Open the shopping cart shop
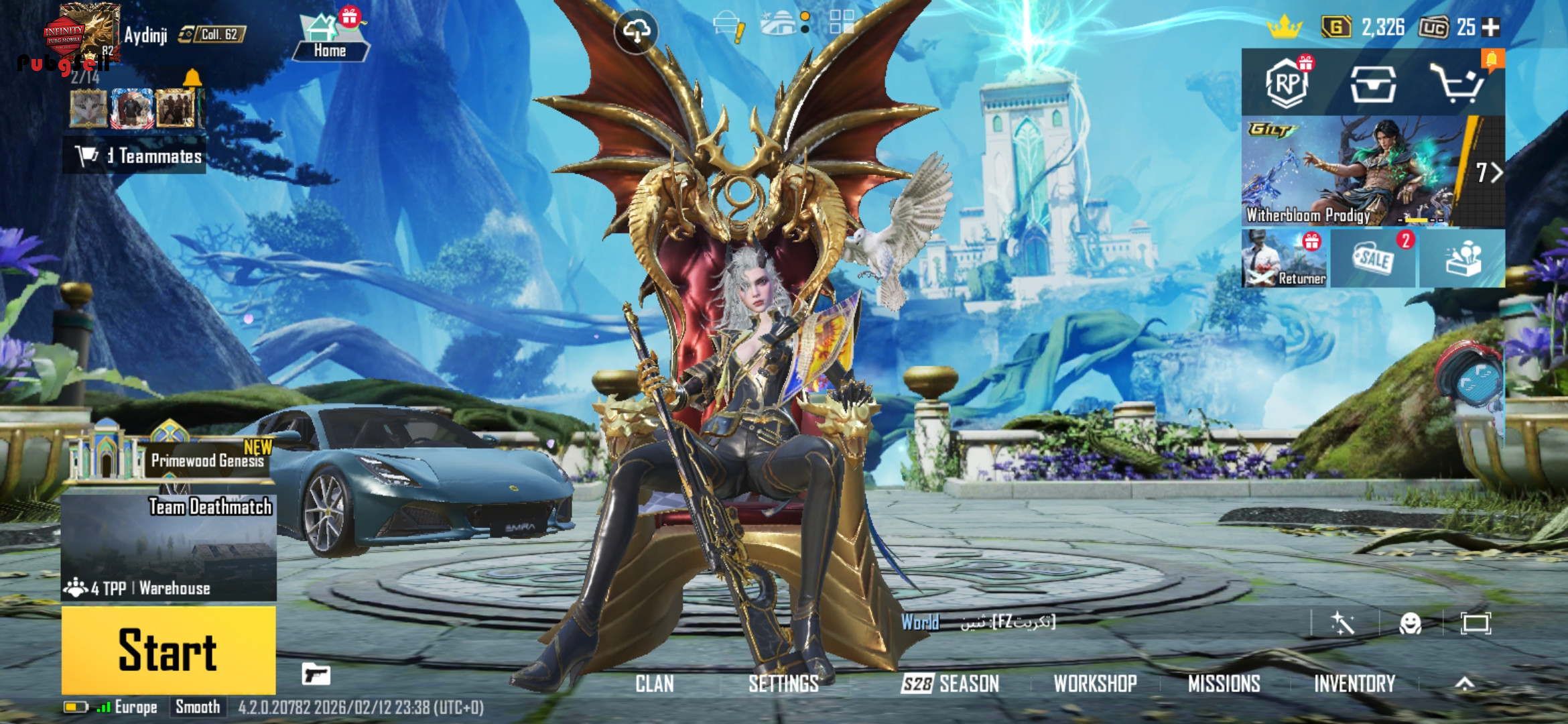 tap(1457, 84)
